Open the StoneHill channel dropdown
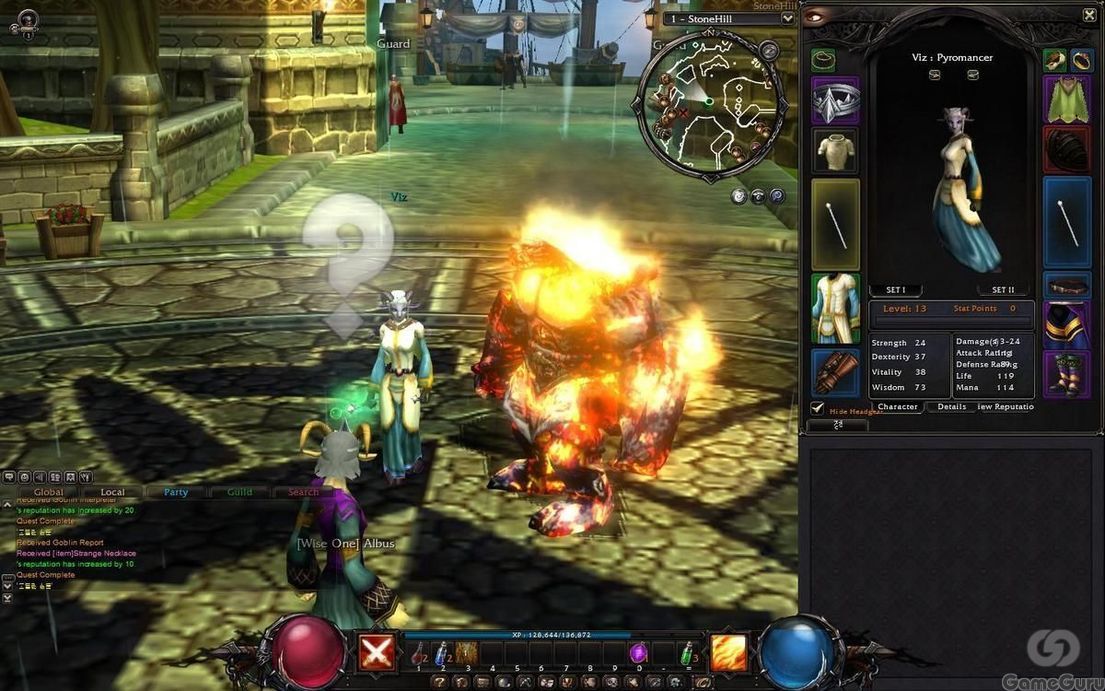Screen dimensions: 1105x691 787,18
